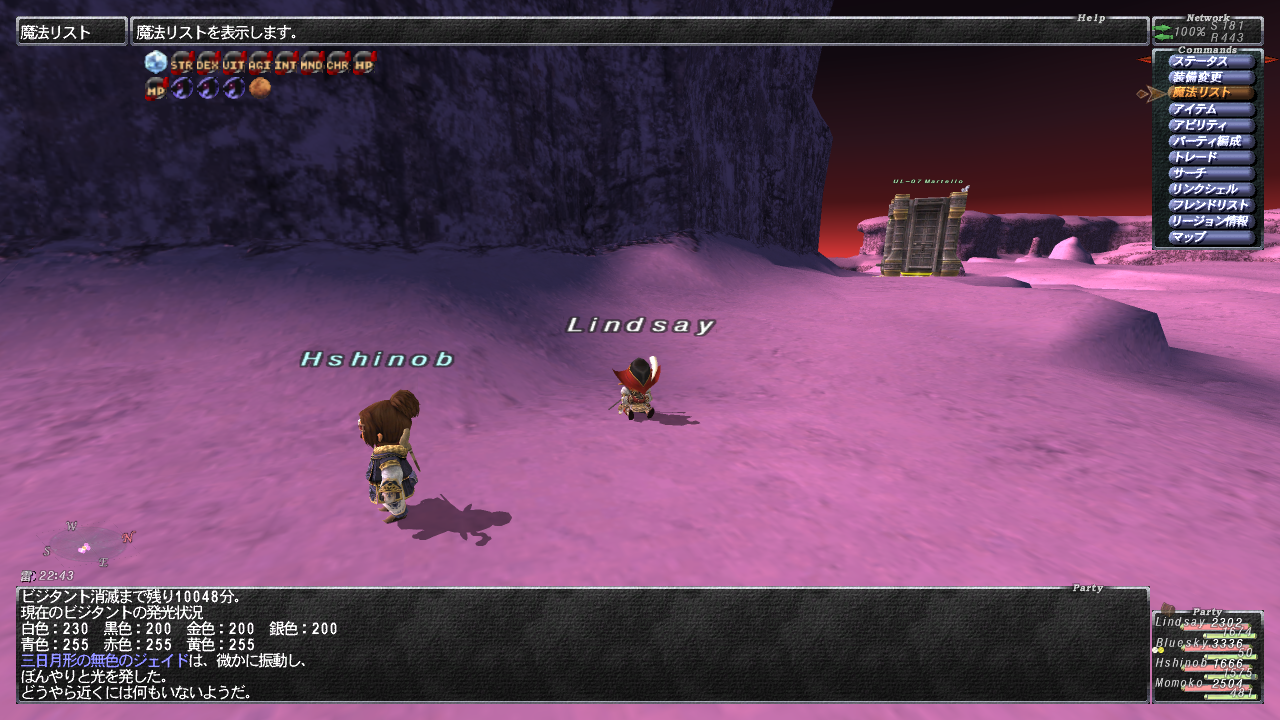Open the フレンドリスト (Friend list)
The width and height of the screenshot is (1280, 720).
tap(1211, 205)
